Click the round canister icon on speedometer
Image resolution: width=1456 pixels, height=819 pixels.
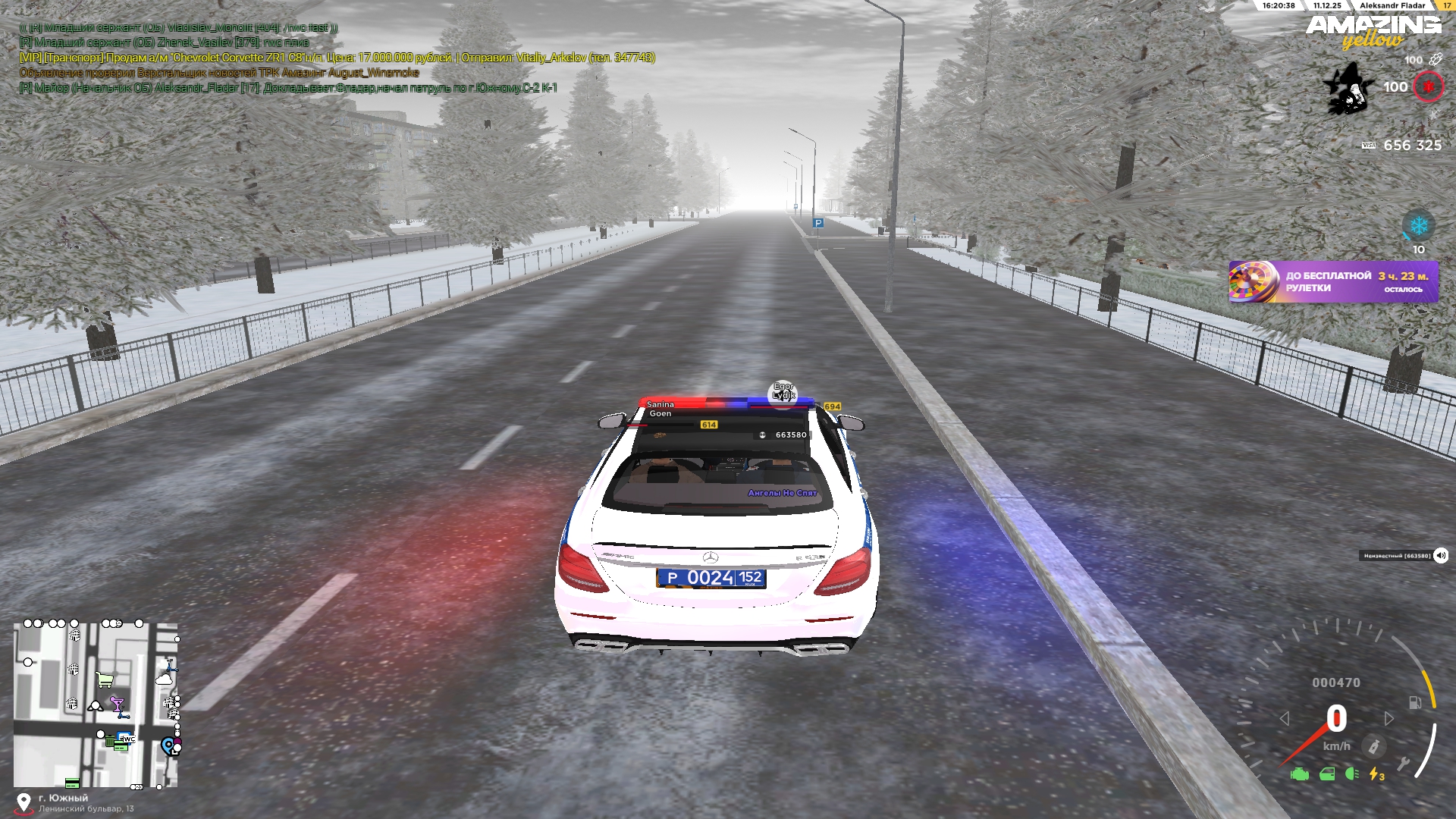(x=1373, y=746)
